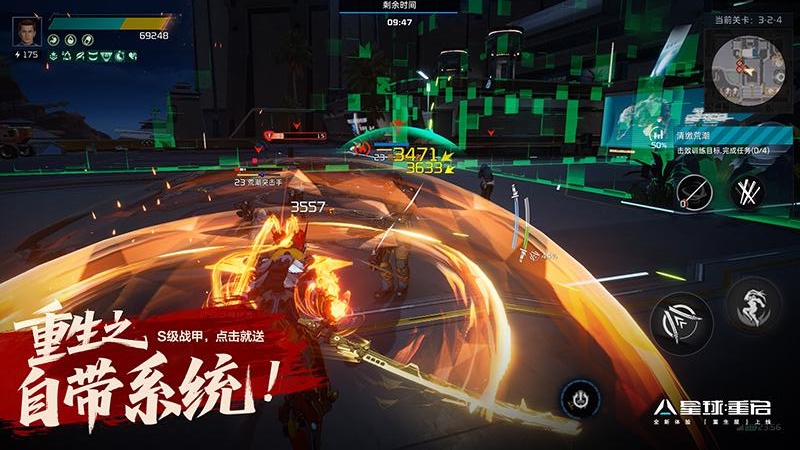Tap the blue-ringed power skill button

point(580,399)
